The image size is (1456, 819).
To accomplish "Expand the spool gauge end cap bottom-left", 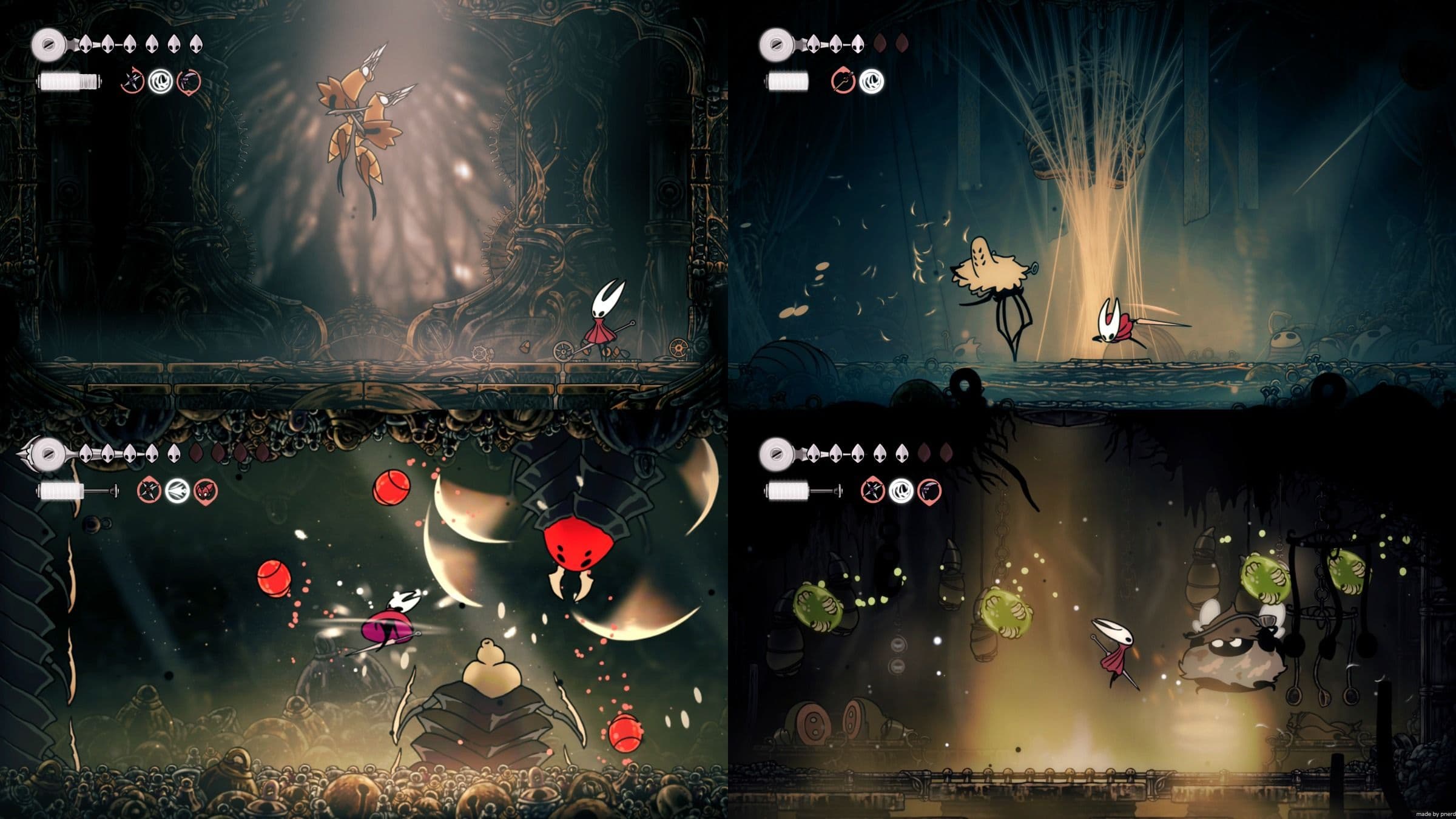I will [x=114, y=491].
